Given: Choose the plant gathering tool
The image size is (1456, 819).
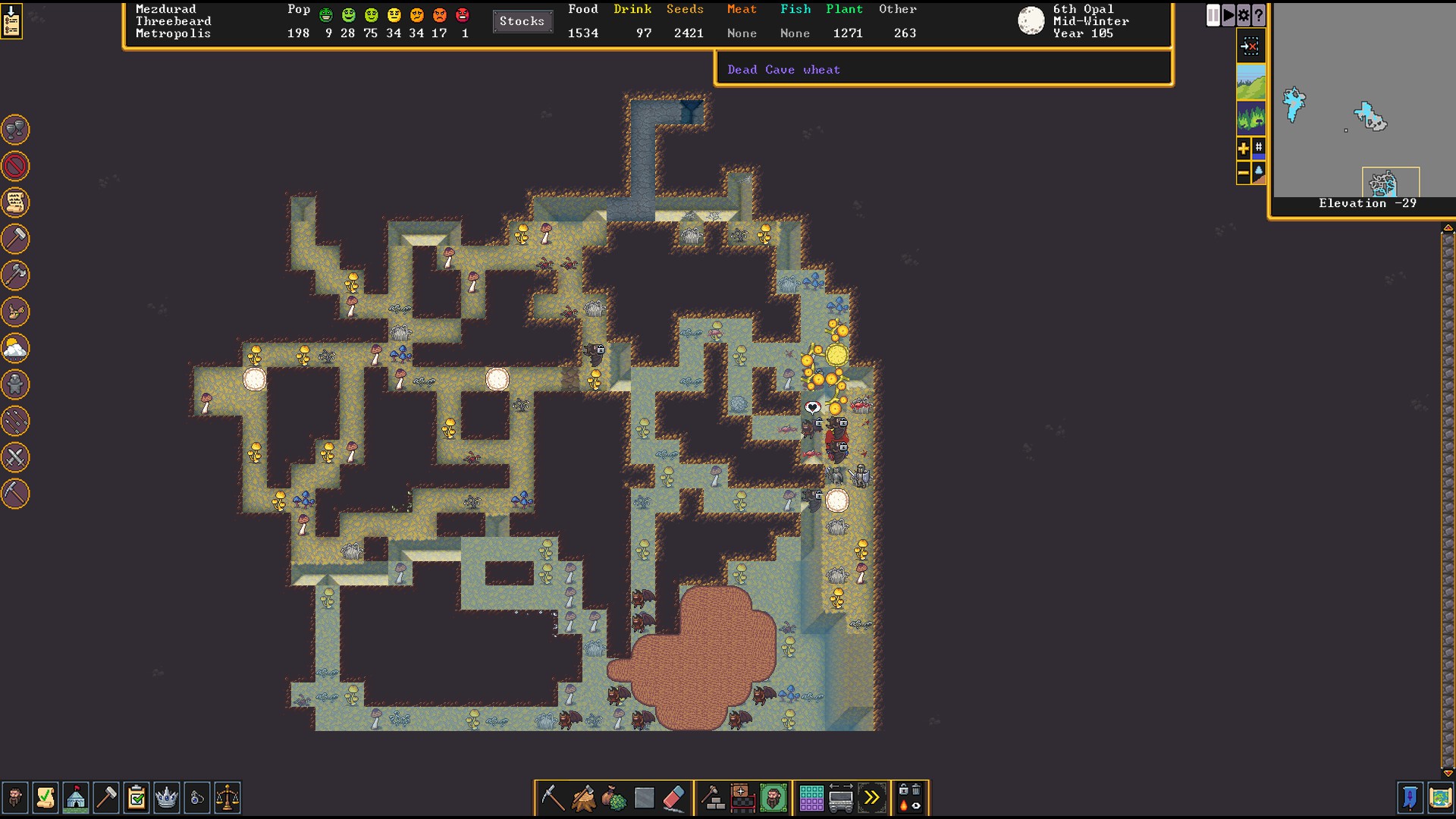Looking at the screenshot, I should click(x=613, y=798).
